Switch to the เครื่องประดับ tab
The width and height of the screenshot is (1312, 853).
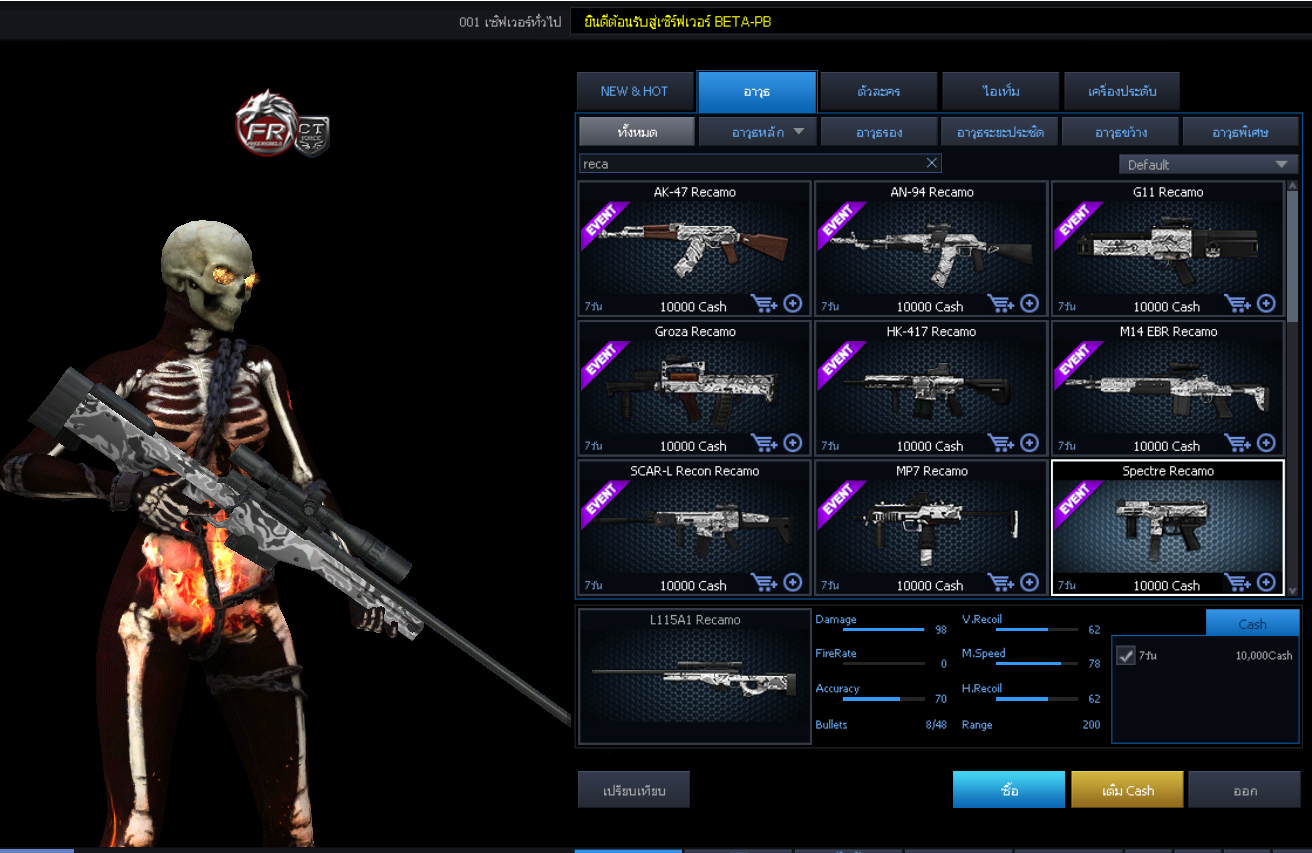tap(1122, 91)
